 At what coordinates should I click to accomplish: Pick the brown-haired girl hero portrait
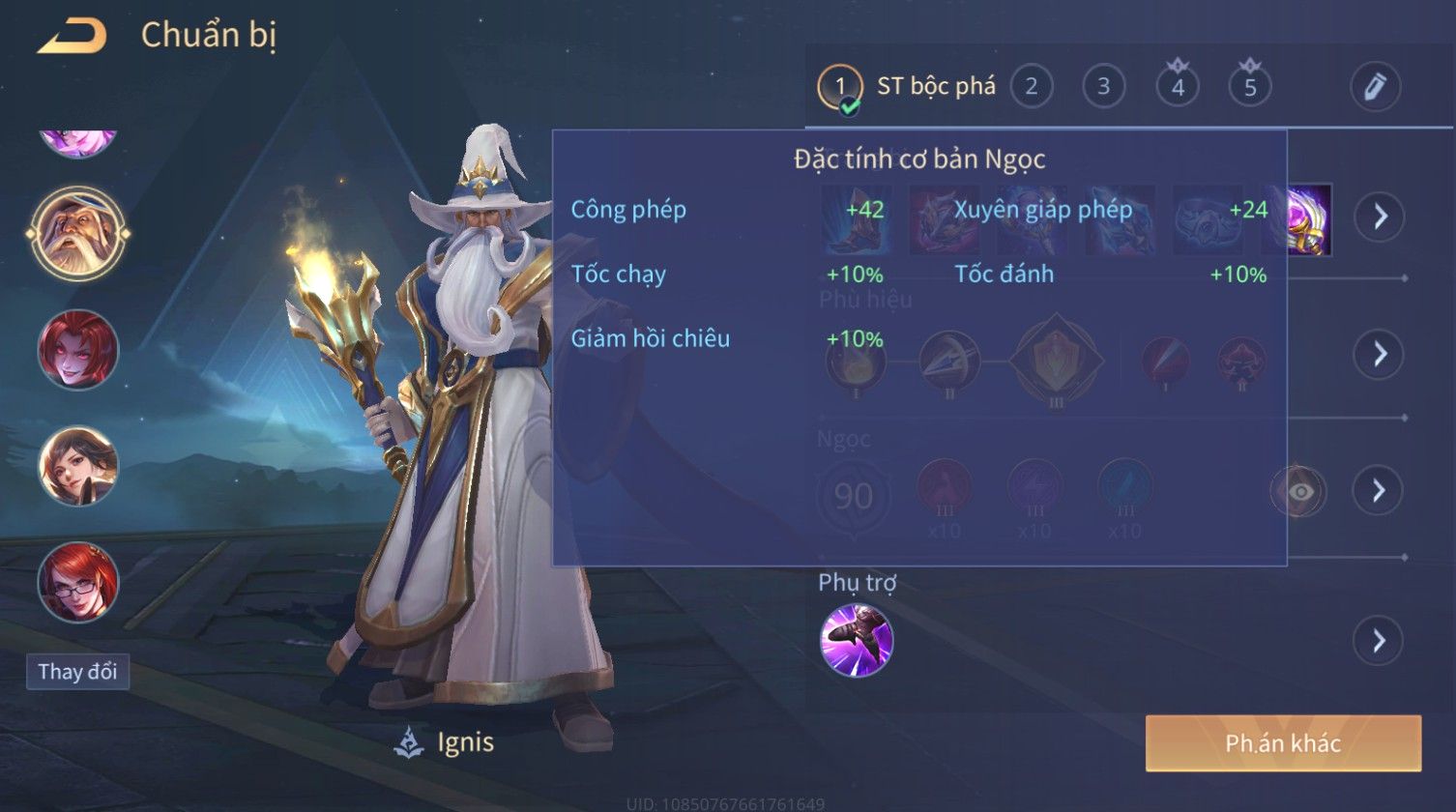coord(78,467)
